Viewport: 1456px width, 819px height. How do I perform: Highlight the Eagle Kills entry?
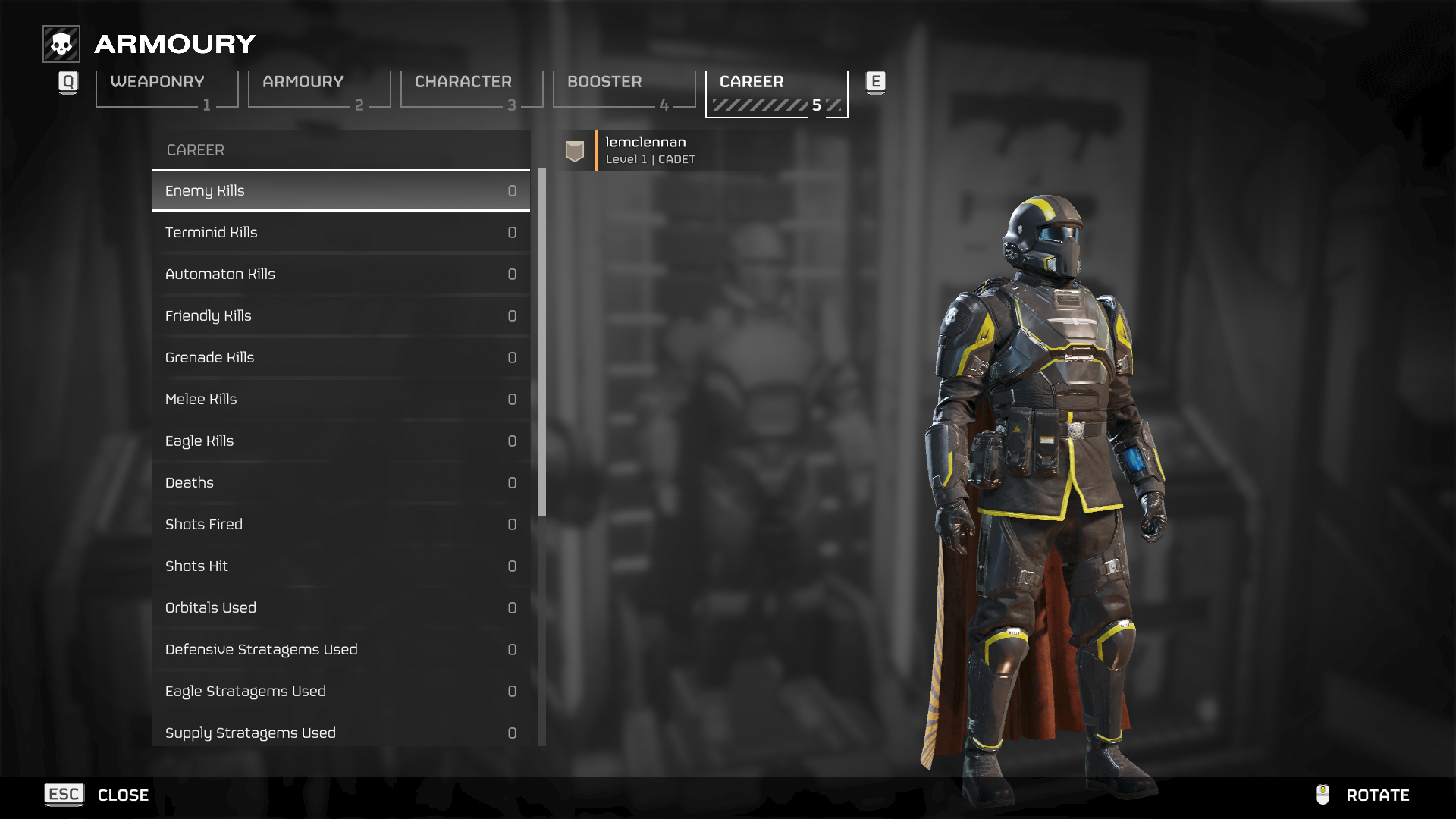(340, 441)
